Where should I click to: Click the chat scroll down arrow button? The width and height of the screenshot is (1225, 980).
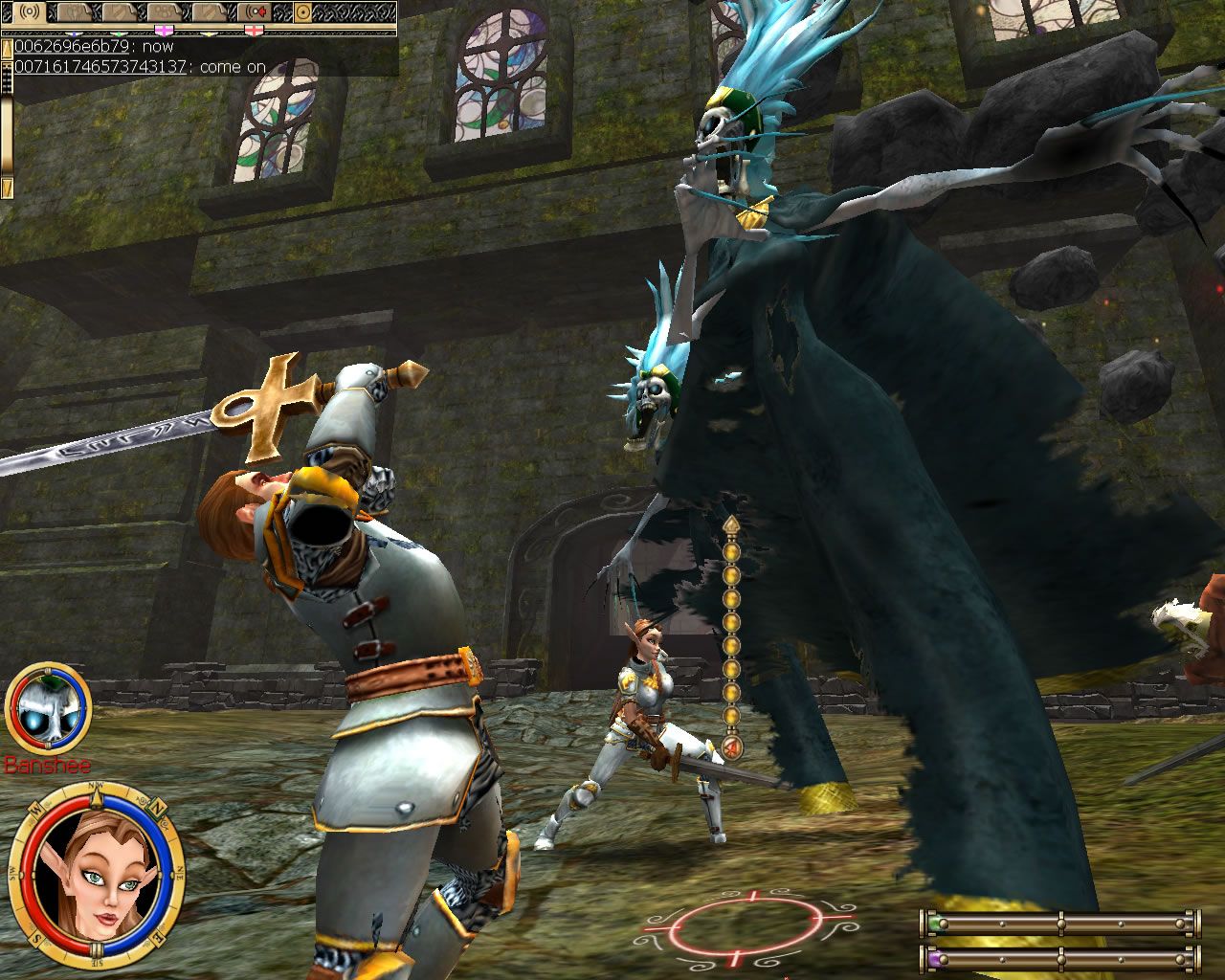(7, 188)
